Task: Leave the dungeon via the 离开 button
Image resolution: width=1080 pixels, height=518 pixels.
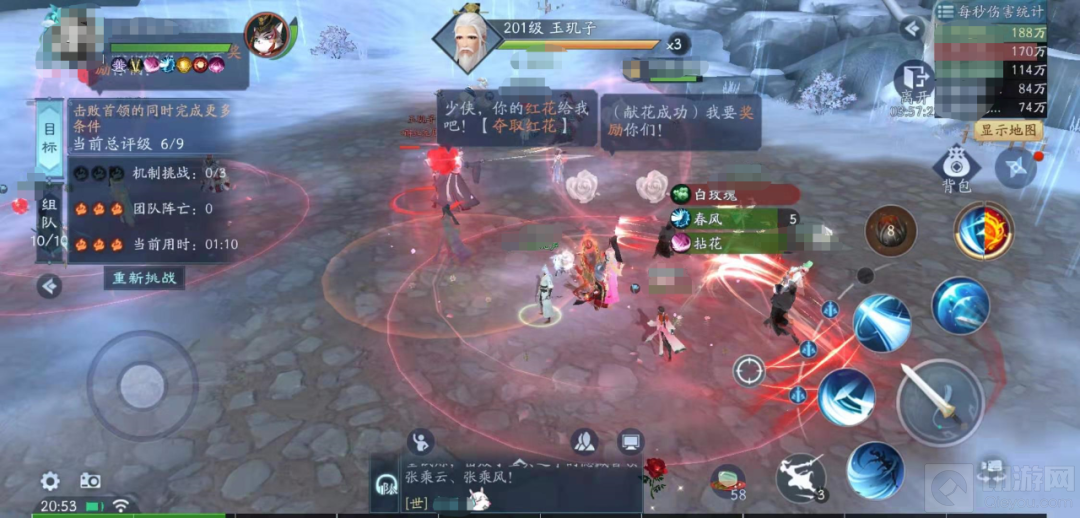Action: point(913,82)
